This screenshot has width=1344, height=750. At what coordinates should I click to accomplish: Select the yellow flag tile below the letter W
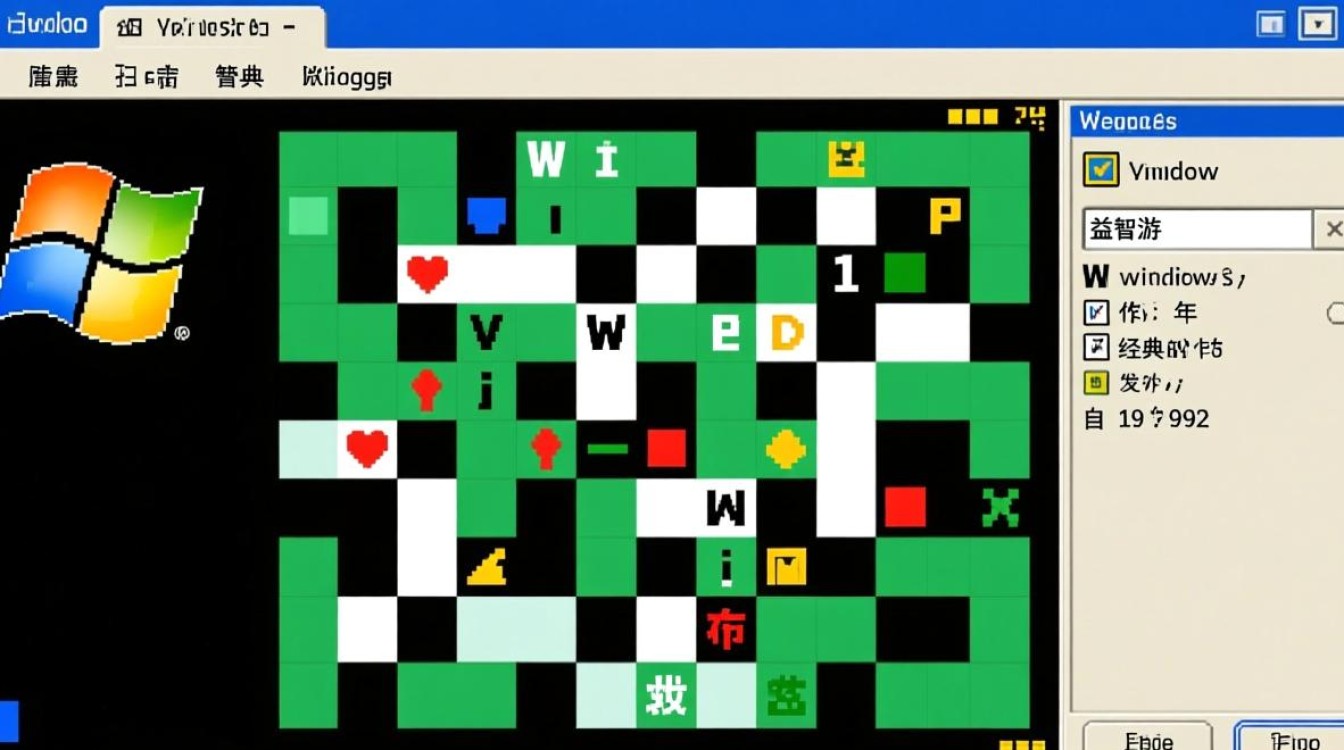click(786, 568)
